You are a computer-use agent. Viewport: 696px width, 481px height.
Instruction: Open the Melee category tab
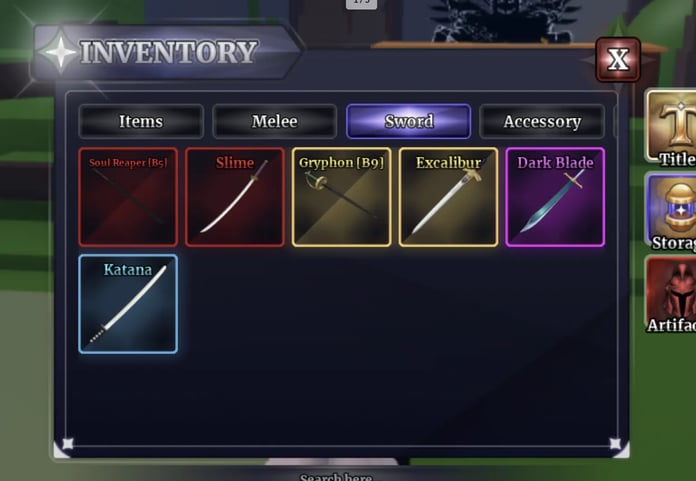pos(275,122)
